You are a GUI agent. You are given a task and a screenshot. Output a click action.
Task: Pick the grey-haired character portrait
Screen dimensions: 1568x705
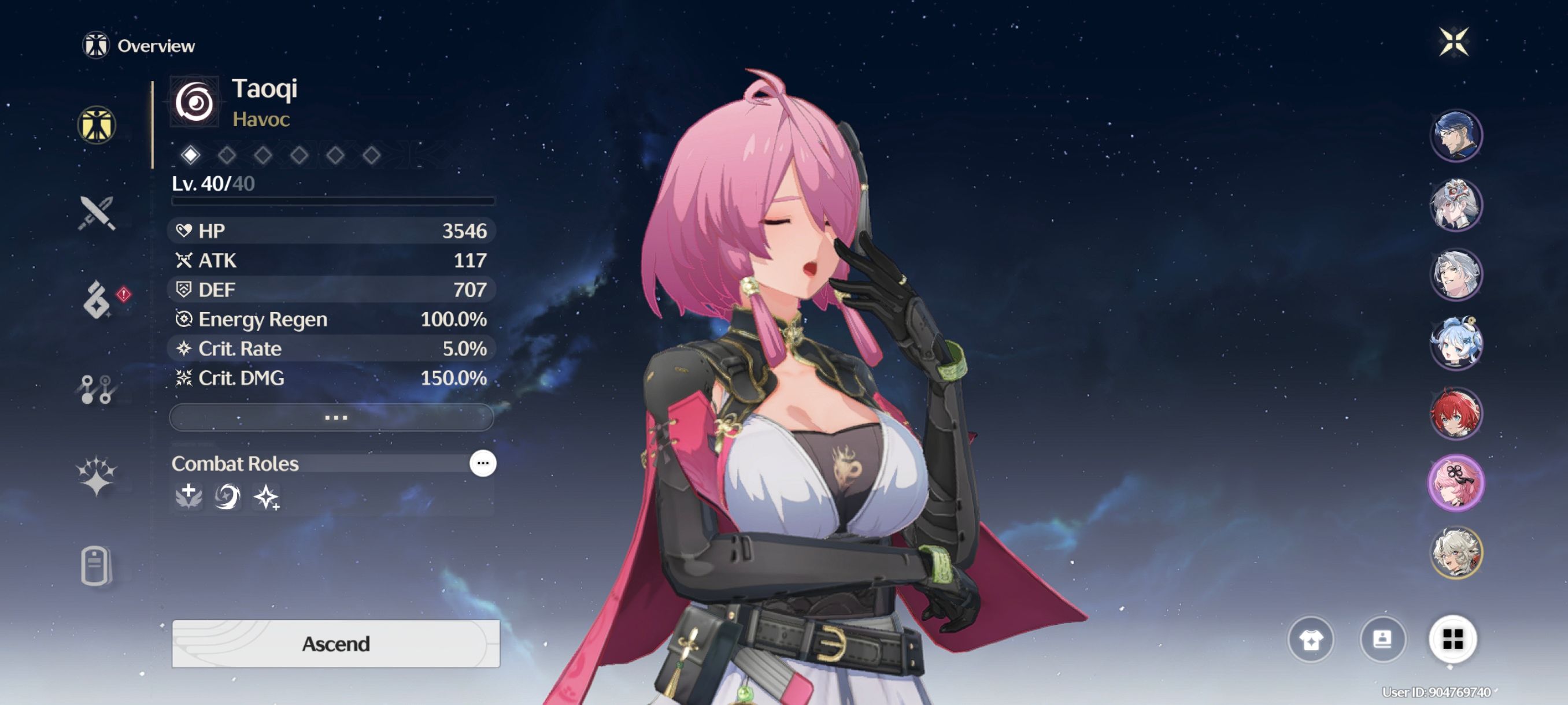pyautogui.click(x=1455, y=274)
